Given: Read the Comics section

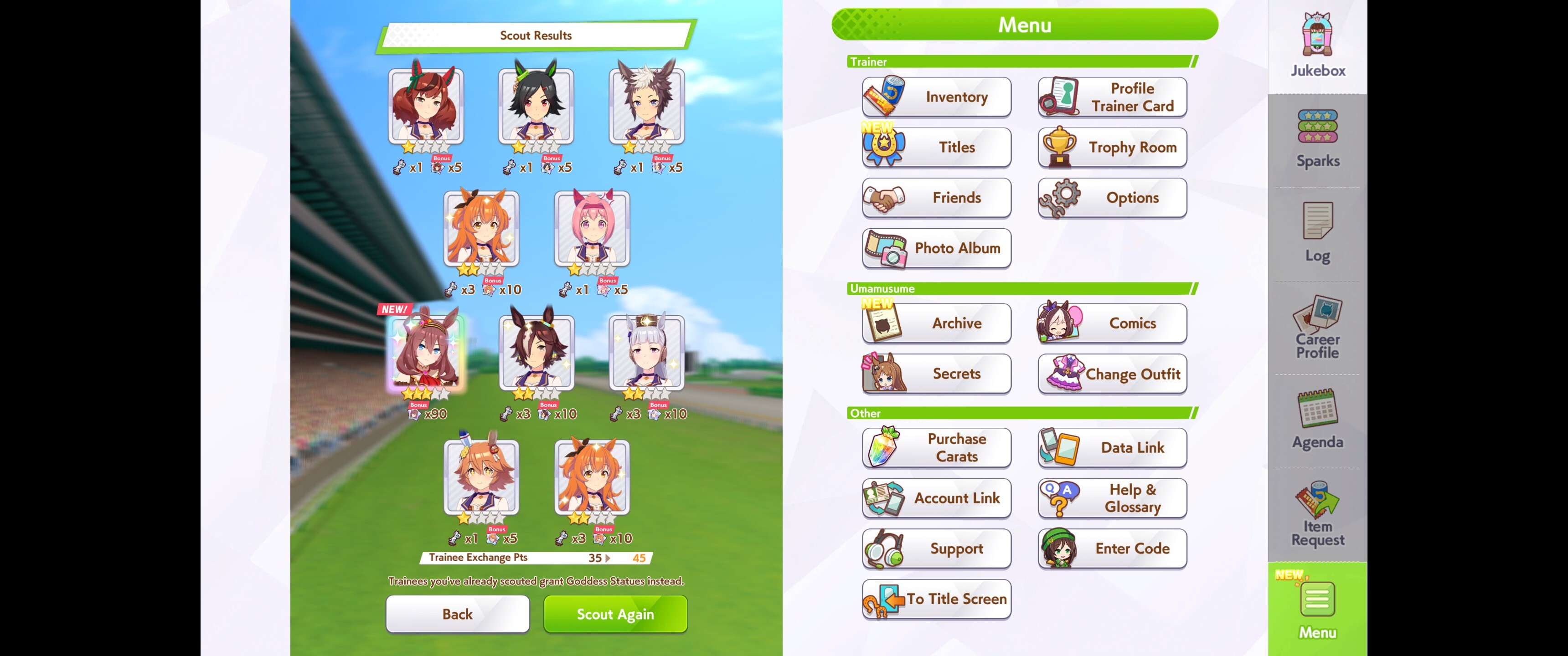Looking at the screenshot, I should pyautogui.click(x=1112, y=323).
